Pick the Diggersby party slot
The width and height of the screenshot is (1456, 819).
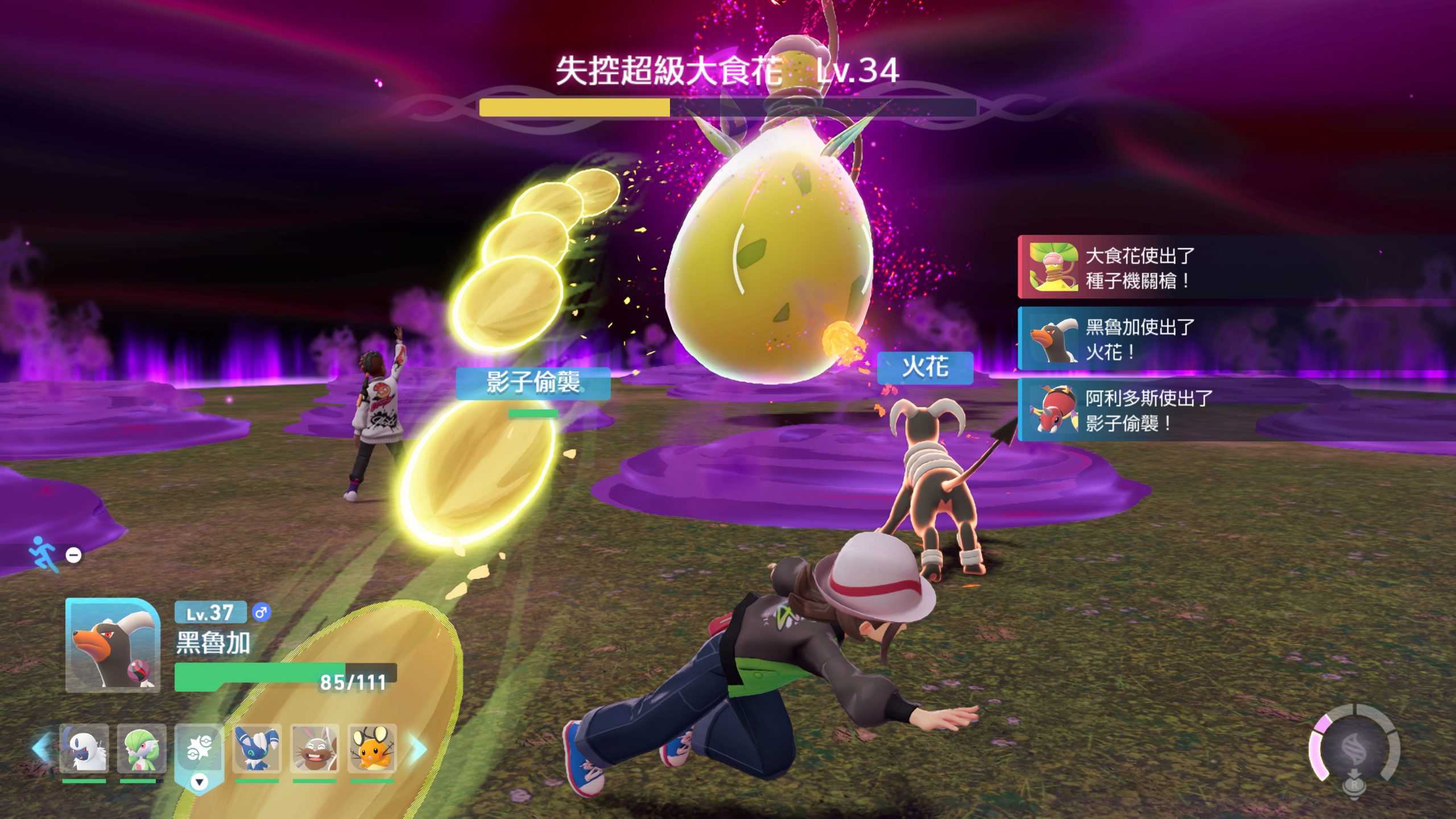[x=315, y=748]
